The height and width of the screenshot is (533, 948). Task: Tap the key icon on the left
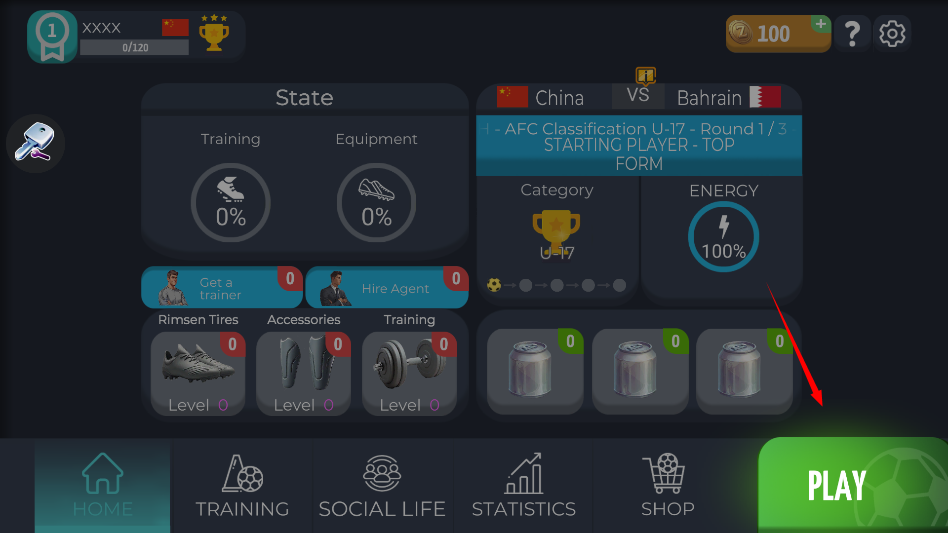tap(35, 144)
